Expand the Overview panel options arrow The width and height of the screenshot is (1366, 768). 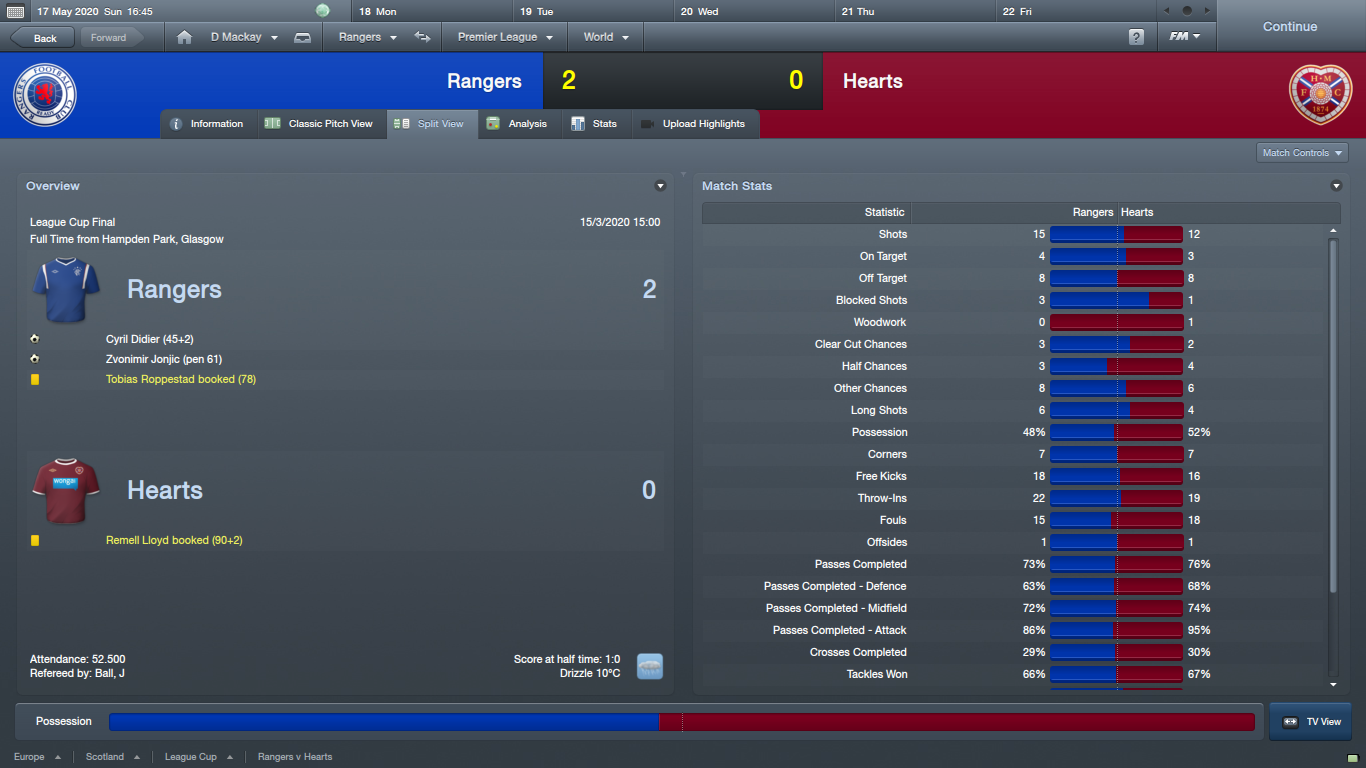(660, 186)
